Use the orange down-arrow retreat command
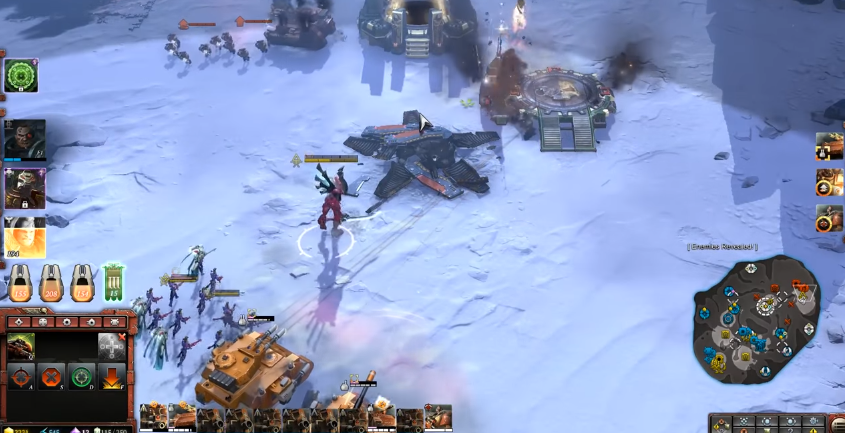The image size is (845, 433). [x=112, y=379]
